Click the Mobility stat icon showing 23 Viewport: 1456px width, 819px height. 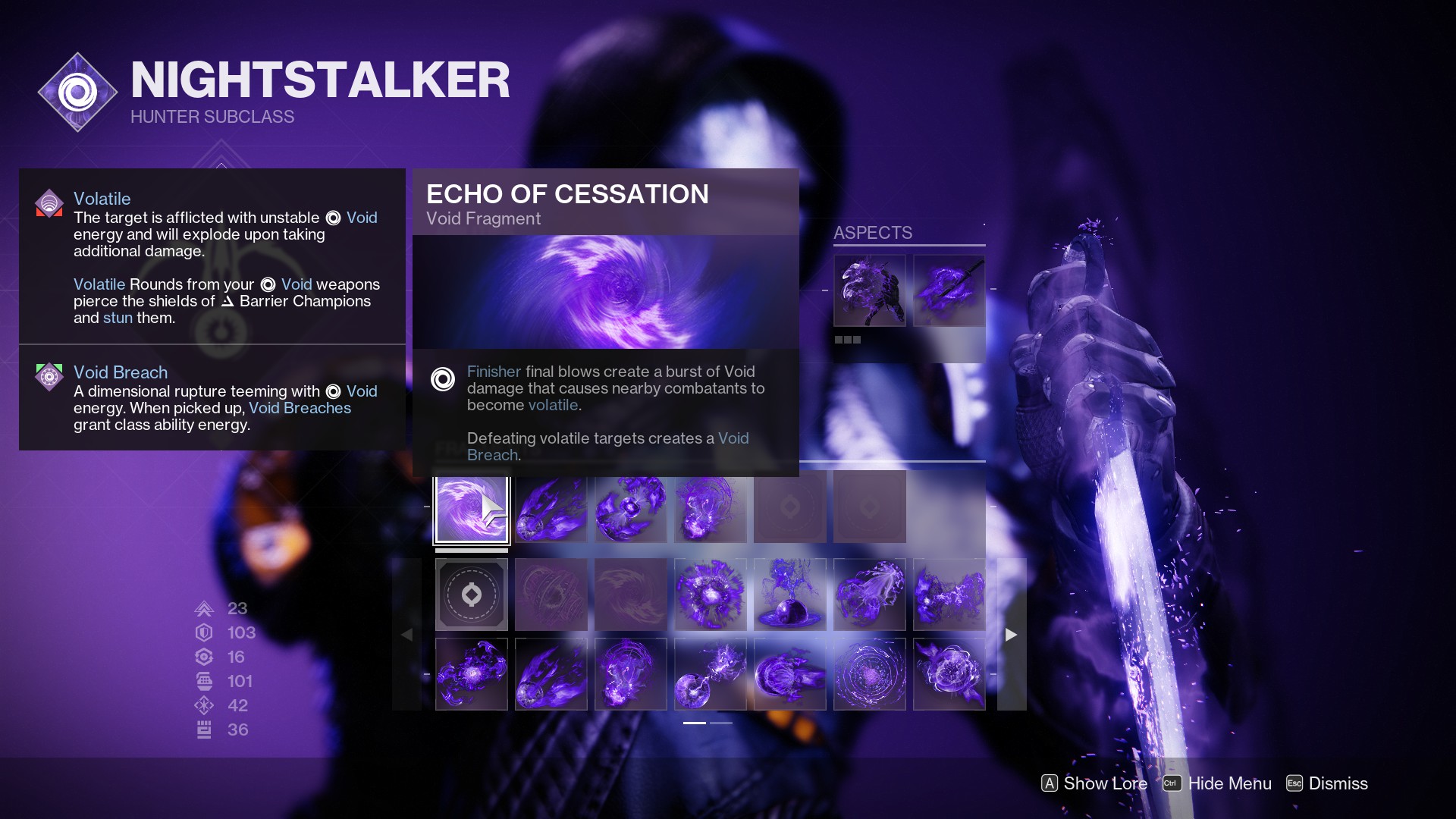click(203, 608)
